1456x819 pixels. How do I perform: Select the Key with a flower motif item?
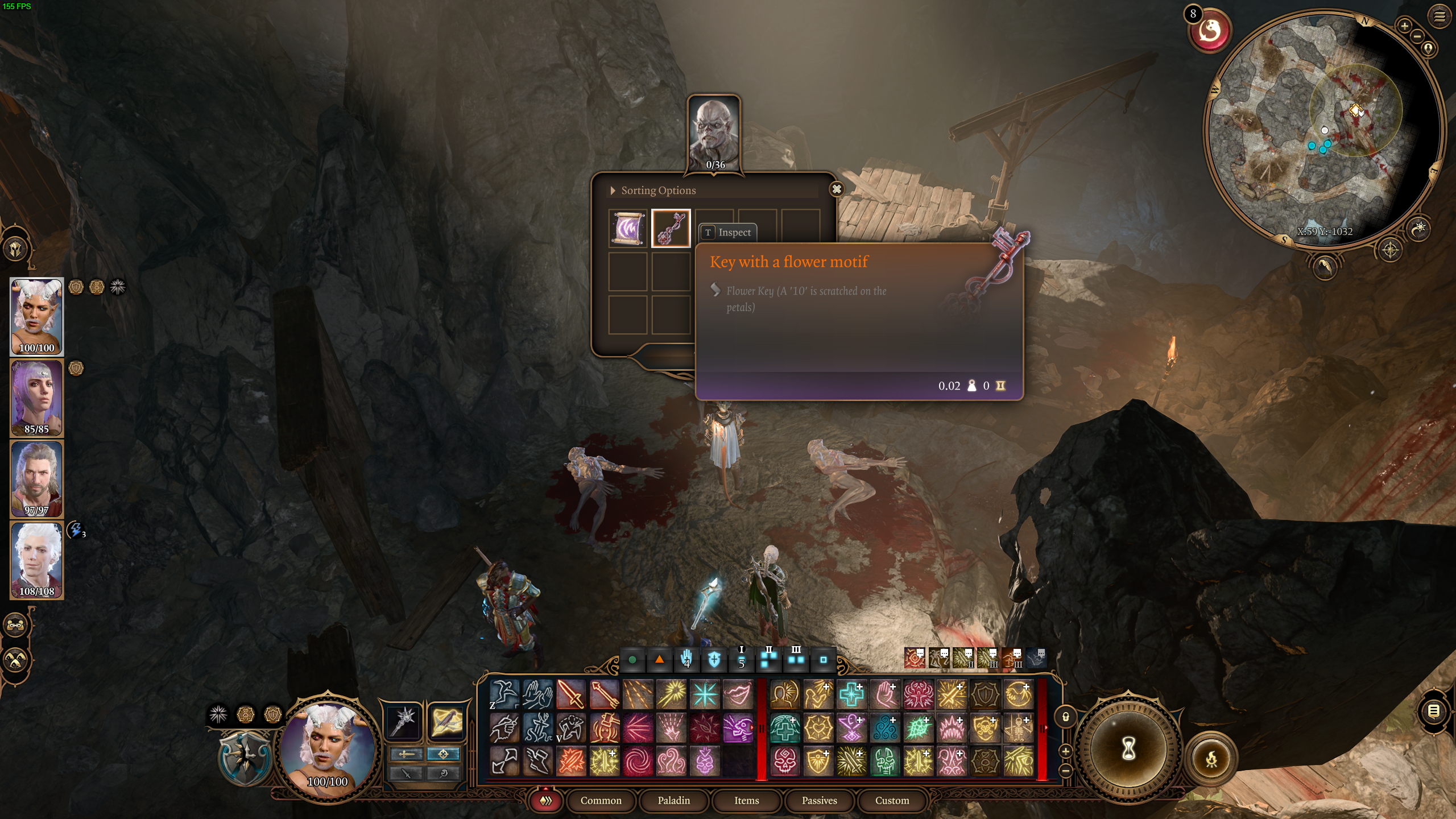pyautogui.click(x=672, y=228)
